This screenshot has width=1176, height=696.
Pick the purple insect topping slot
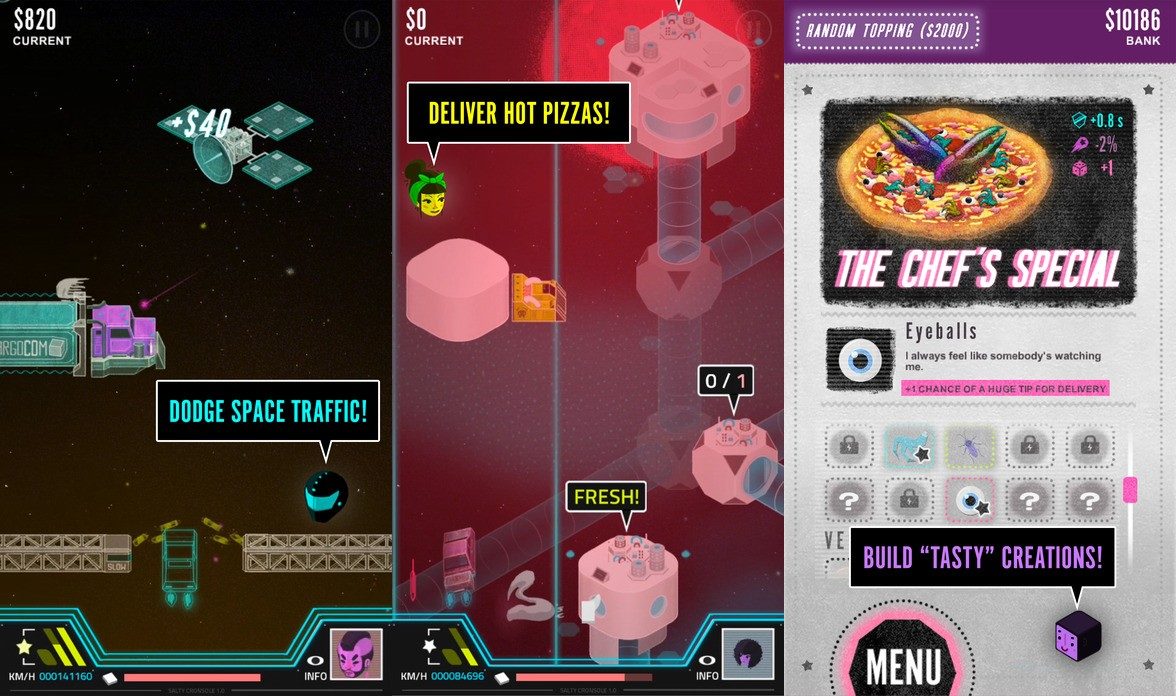point(969,447)
